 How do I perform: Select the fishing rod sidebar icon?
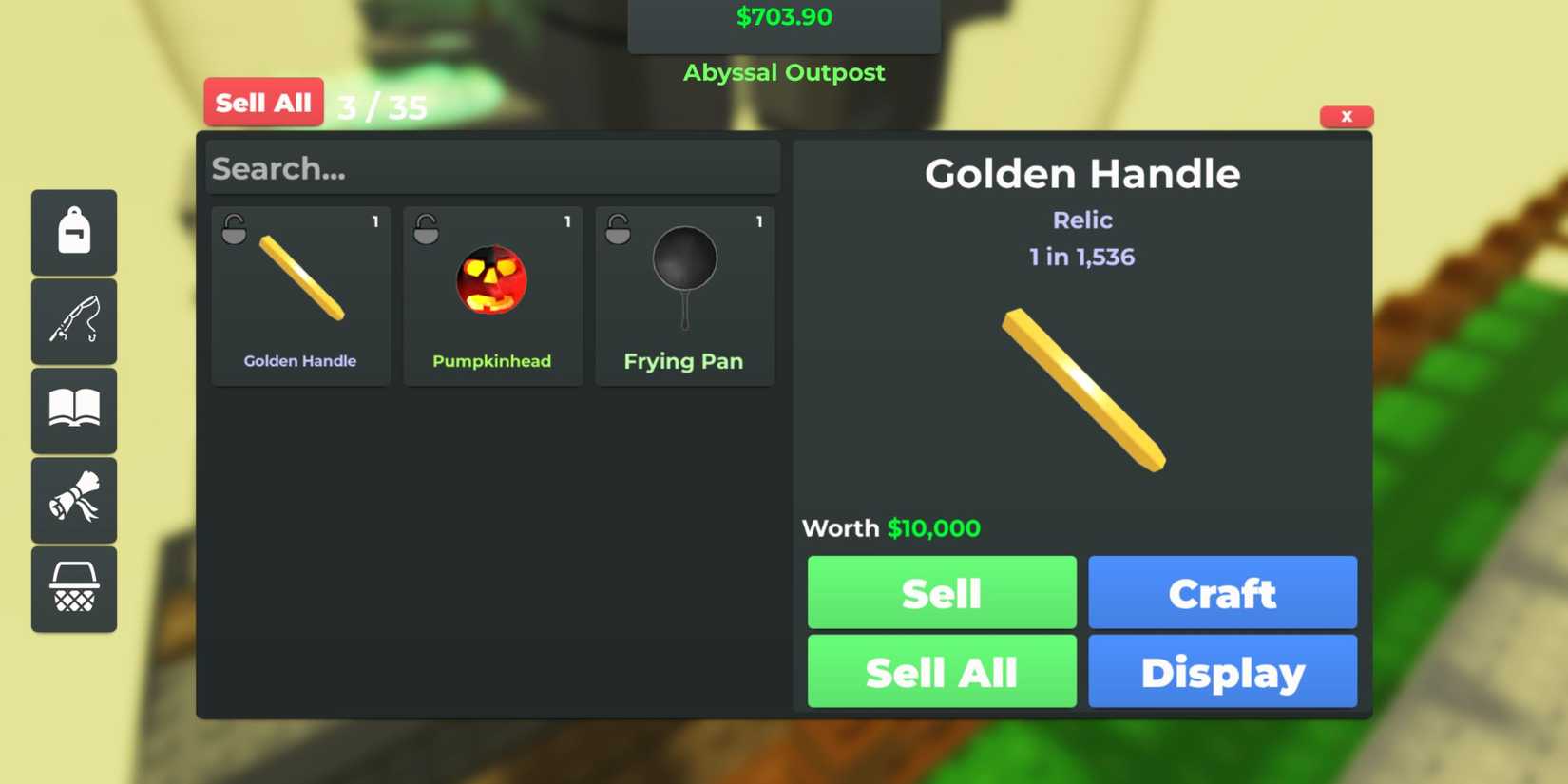tap(74, 321)
